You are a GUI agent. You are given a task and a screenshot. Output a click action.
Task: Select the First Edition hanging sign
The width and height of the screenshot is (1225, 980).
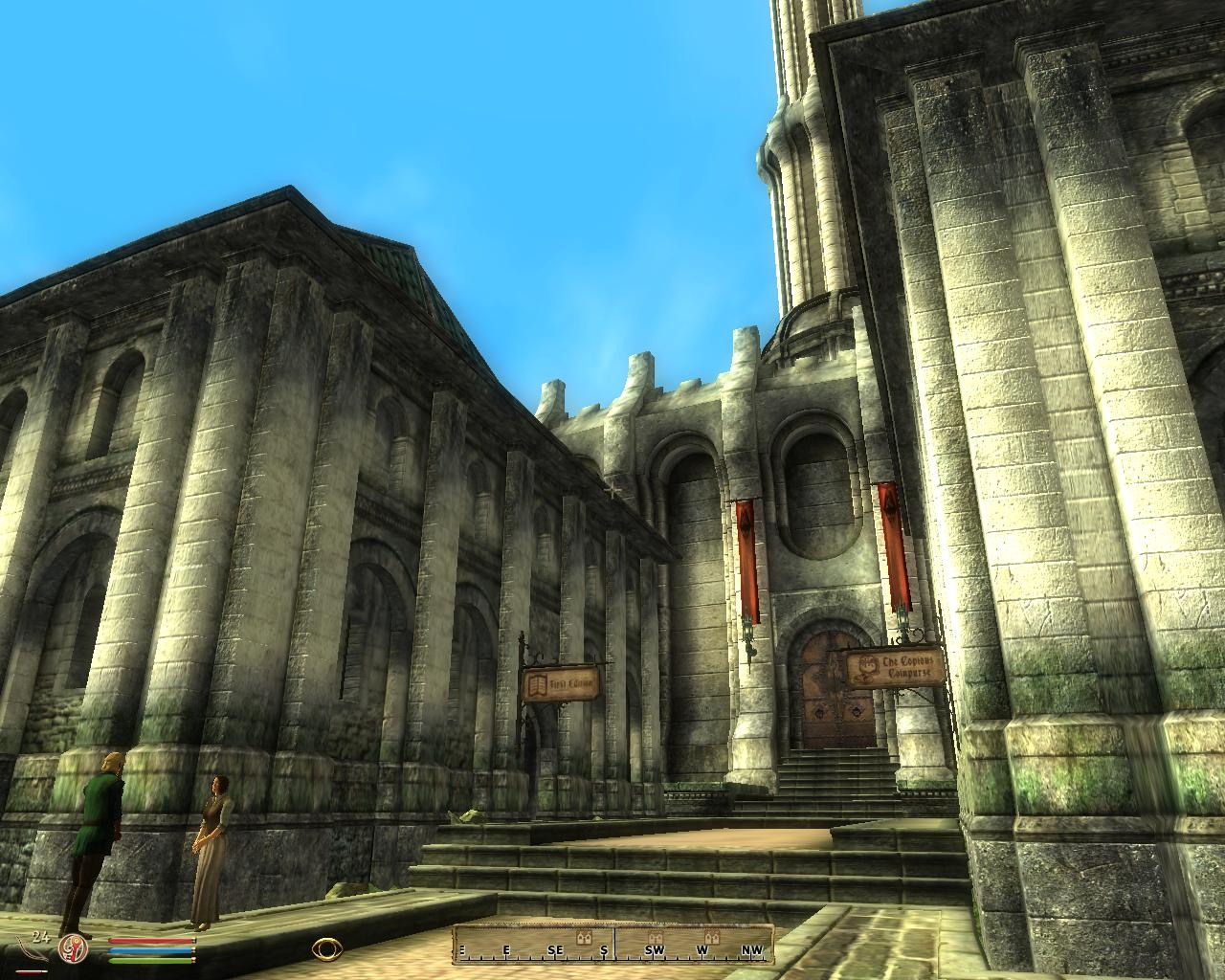(x=562, y=684)
